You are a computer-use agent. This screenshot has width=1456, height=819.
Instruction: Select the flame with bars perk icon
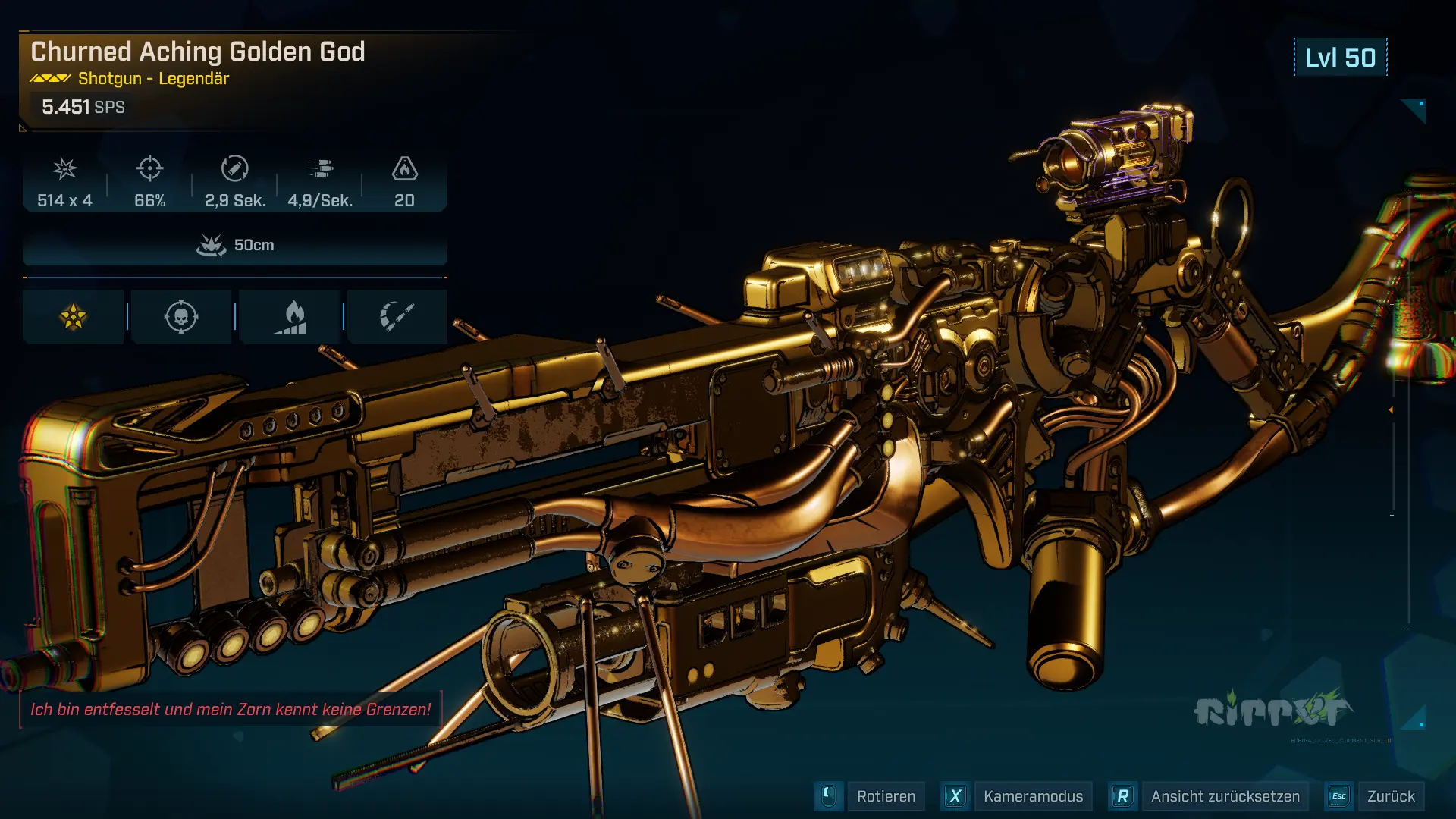[290, 317]
